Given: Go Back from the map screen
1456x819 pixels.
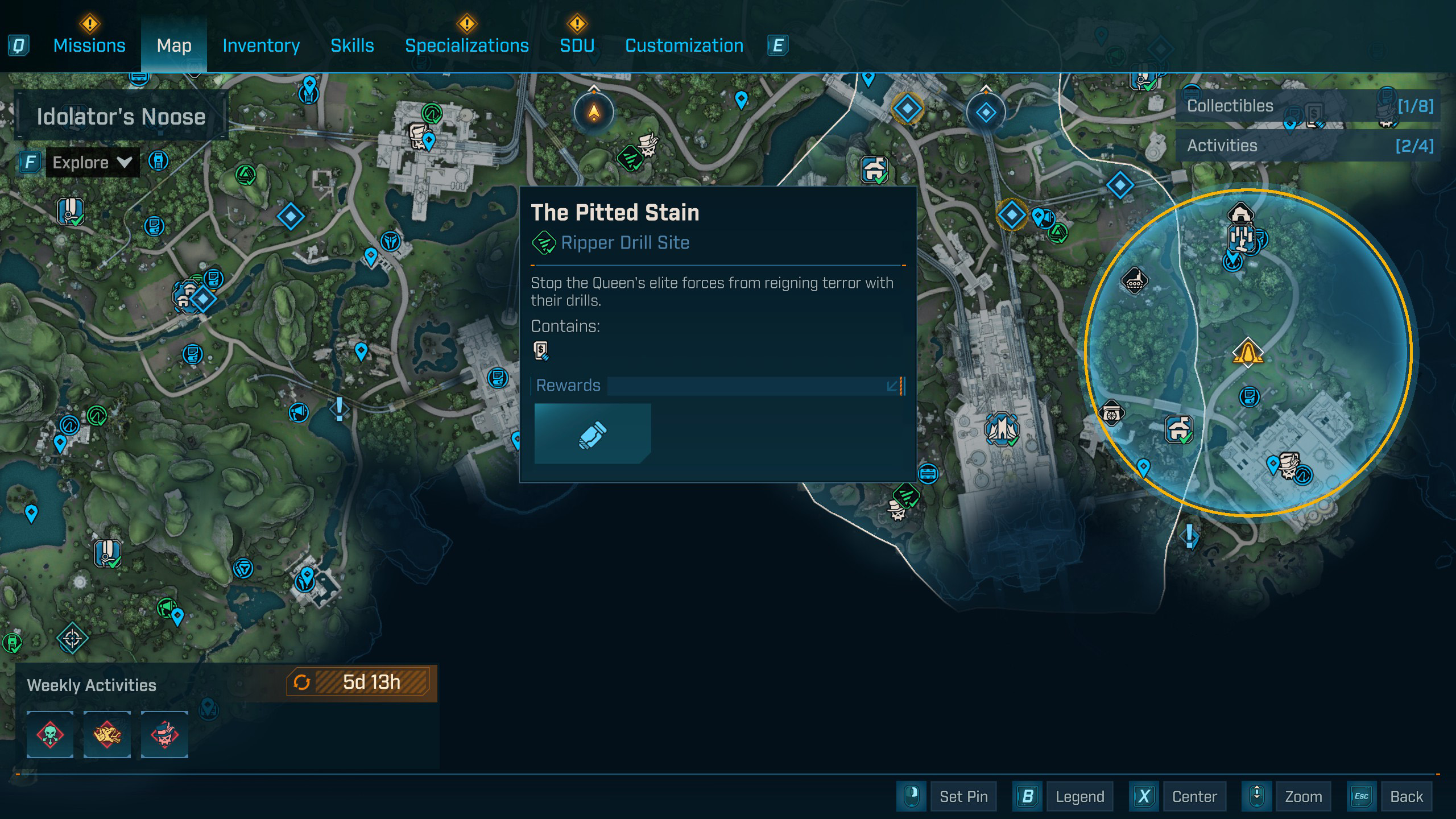Looking at the screenshot, I should coord(1406,796).
